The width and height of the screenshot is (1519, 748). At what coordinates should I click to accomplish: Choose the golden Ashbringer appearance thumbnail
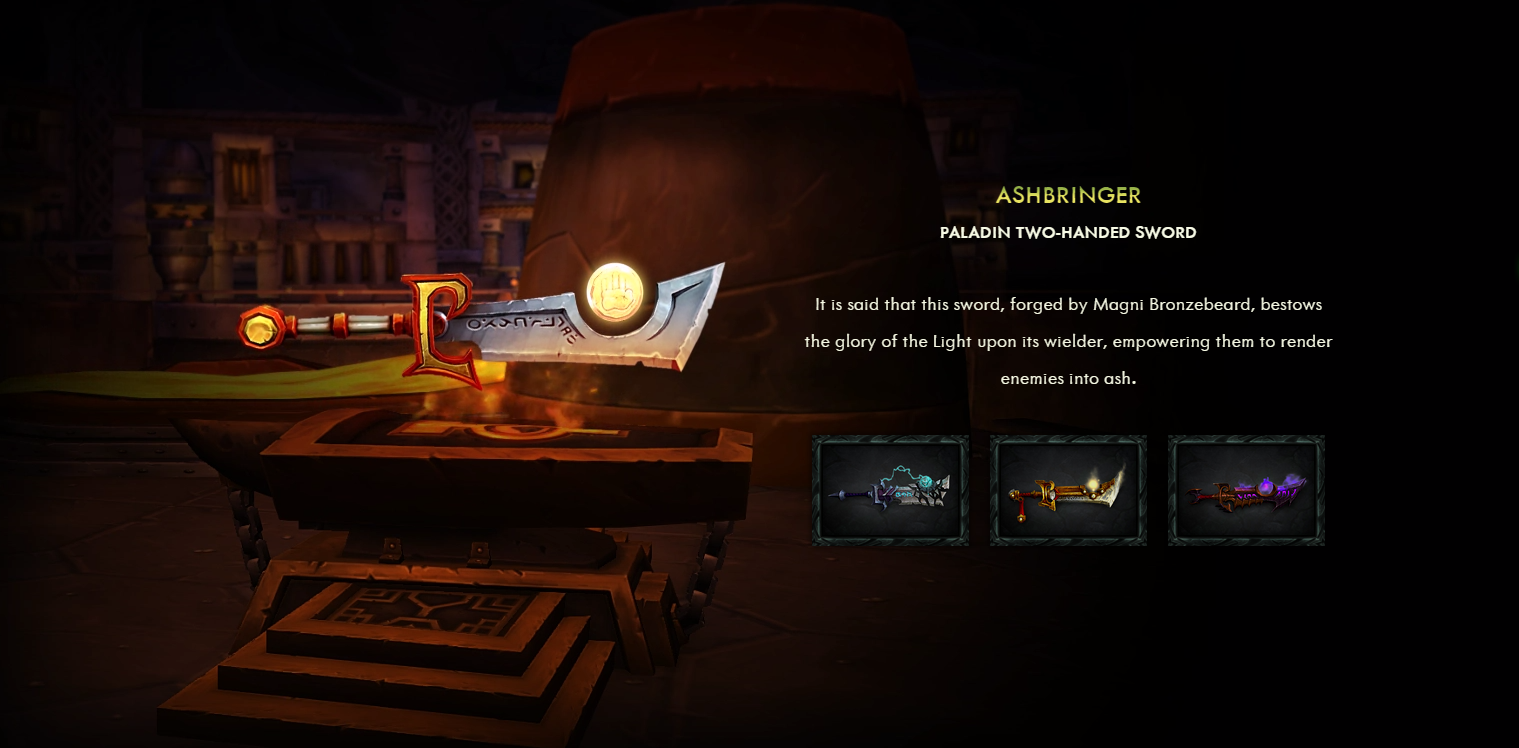coord(1068,490)
